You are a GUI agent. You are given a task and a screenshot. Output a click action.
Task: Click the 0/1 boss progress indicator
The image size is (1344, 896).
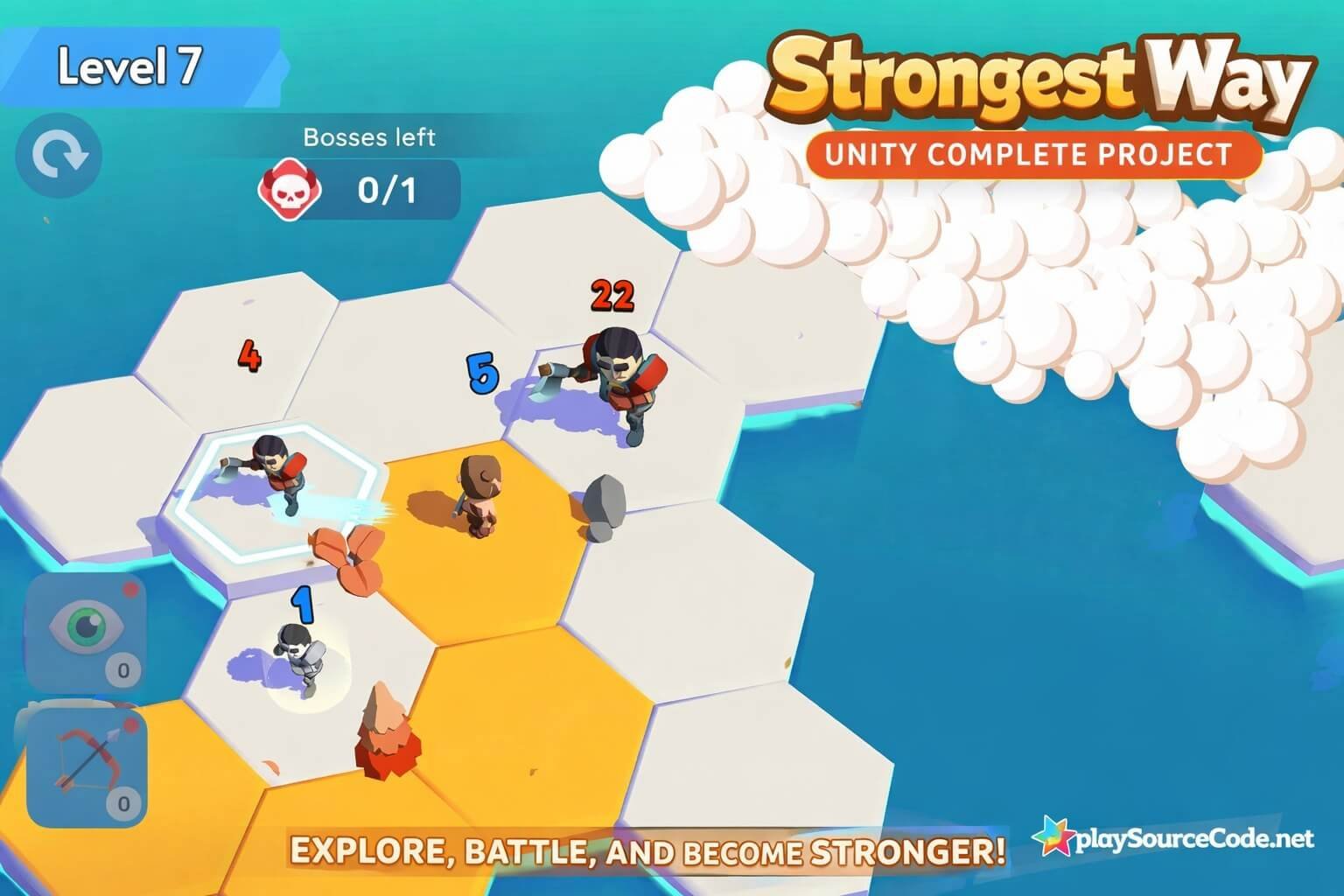coord(385,187)
